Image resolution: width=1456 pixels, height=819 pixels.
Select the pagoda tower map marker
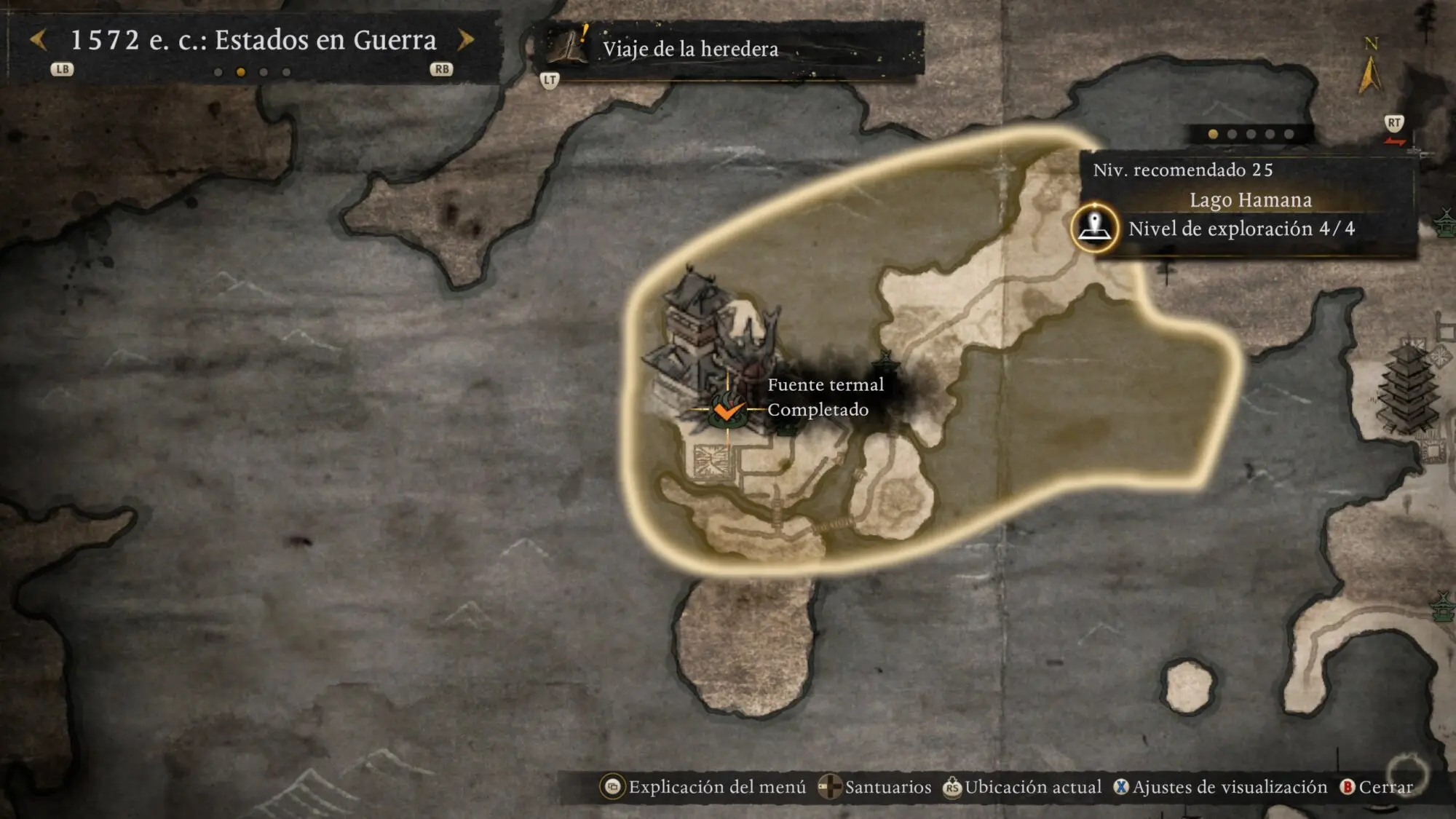(1408, 389)
